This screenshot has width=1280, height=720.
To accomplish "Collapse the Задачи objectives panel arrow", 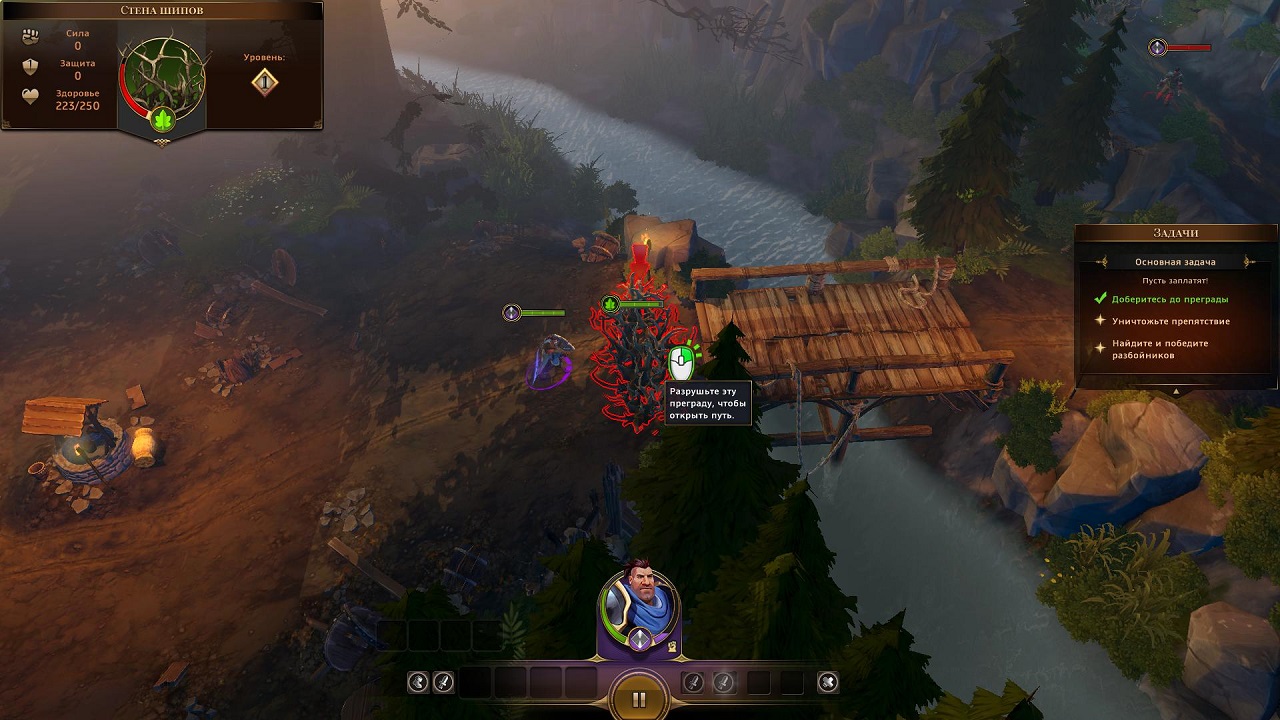I will [1176, 391].
